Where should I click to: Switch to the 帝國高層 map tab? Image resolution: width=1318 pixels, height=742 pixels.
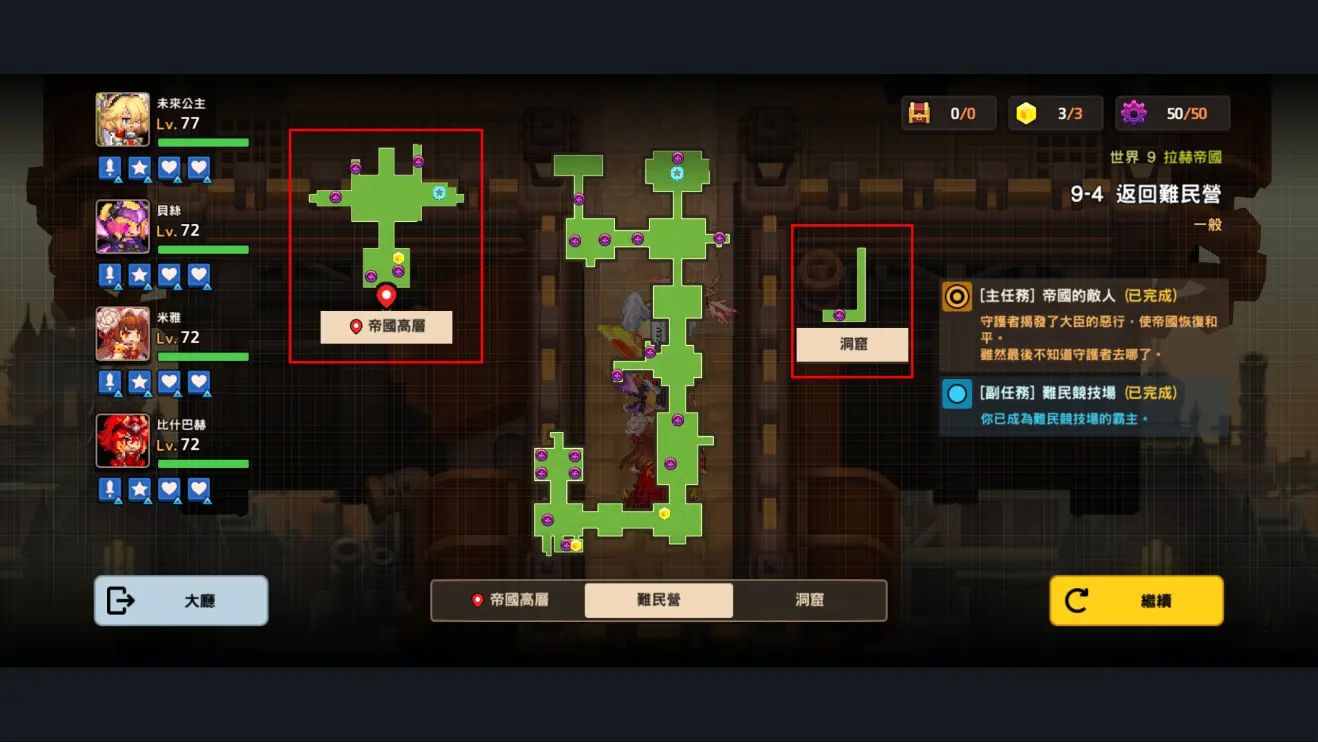pos(509,601)
